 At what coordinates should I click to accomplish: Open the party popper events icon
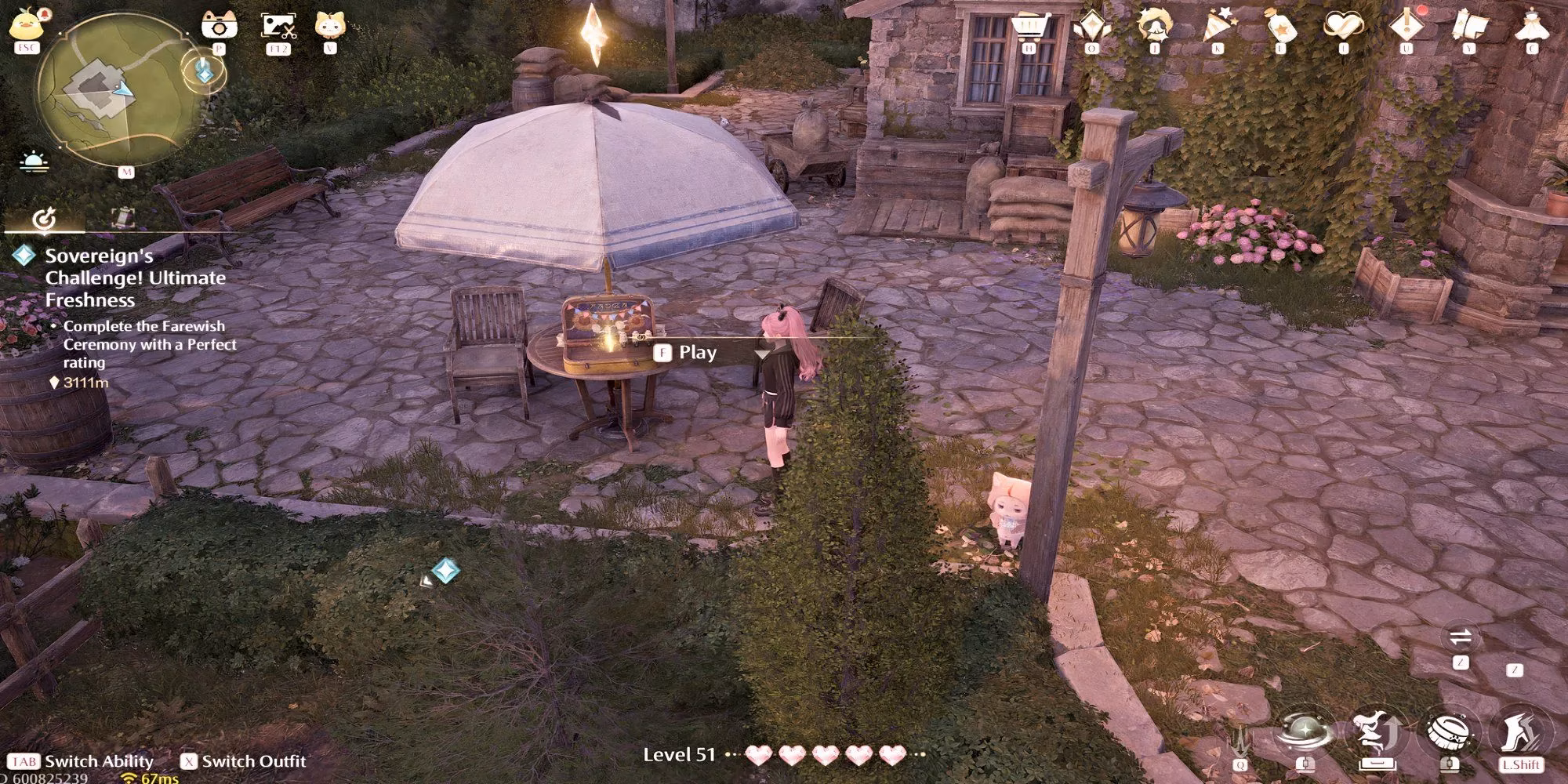[x=1217, y=26]
